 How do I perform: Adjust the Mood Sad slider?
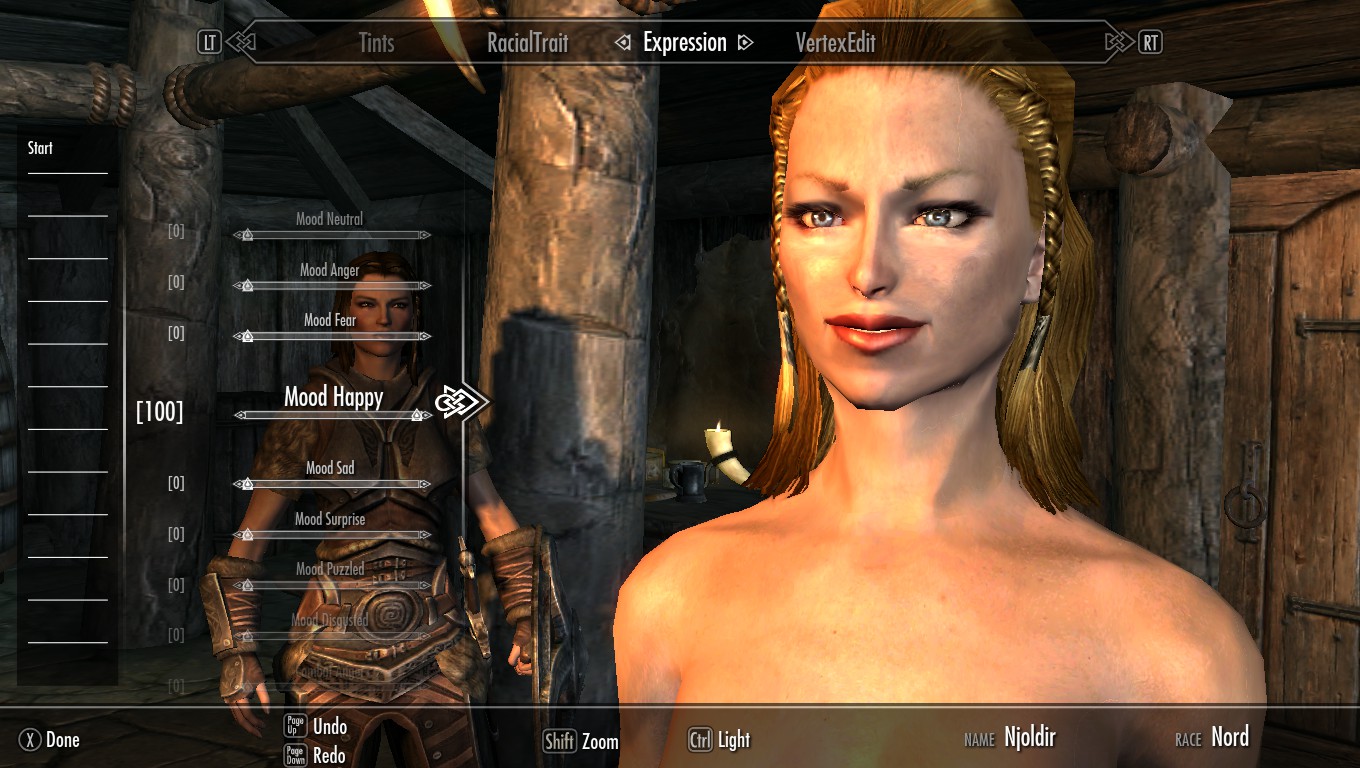[x=331, y=484]
